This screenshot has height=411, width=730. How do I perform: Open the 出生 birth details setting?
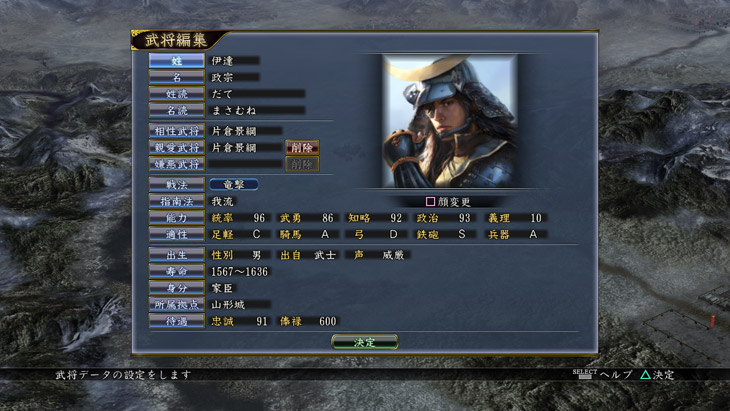pos(177,255)
